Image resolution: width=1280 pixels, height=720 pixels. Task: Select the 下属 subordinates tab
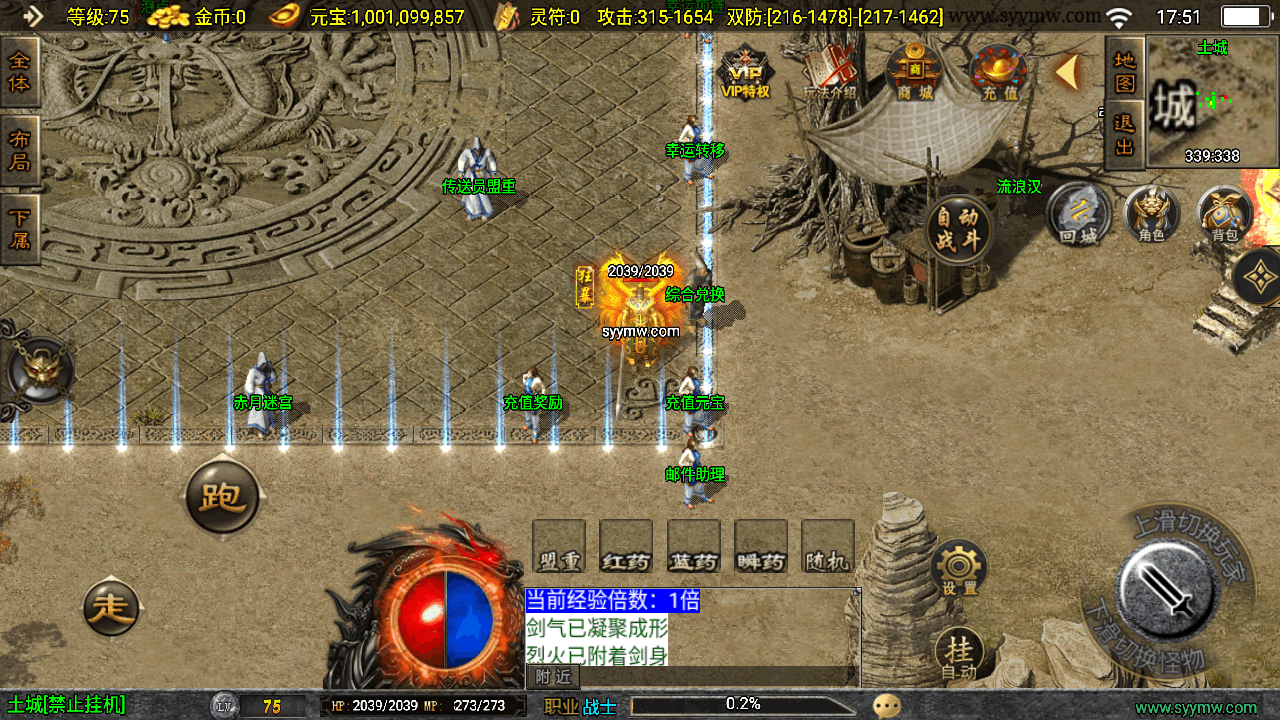point(20,229)
